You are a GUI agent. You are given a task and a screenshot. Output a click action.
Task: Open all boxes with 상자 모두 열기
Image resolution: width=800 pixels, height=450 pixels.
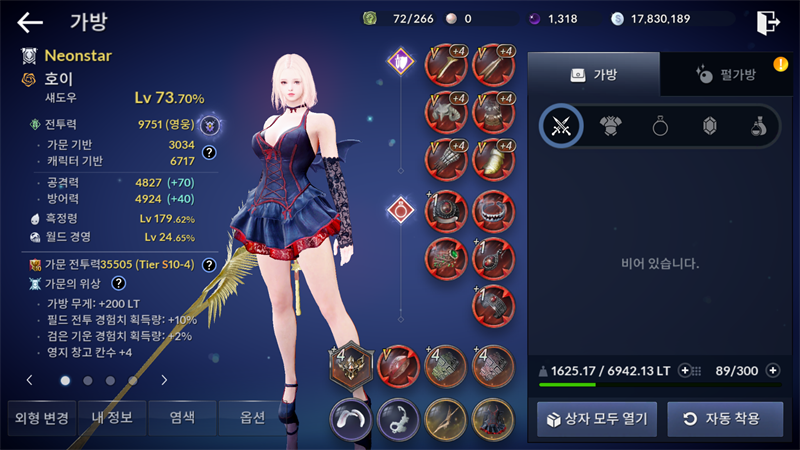pyautogui.click(x=596, y=418)
